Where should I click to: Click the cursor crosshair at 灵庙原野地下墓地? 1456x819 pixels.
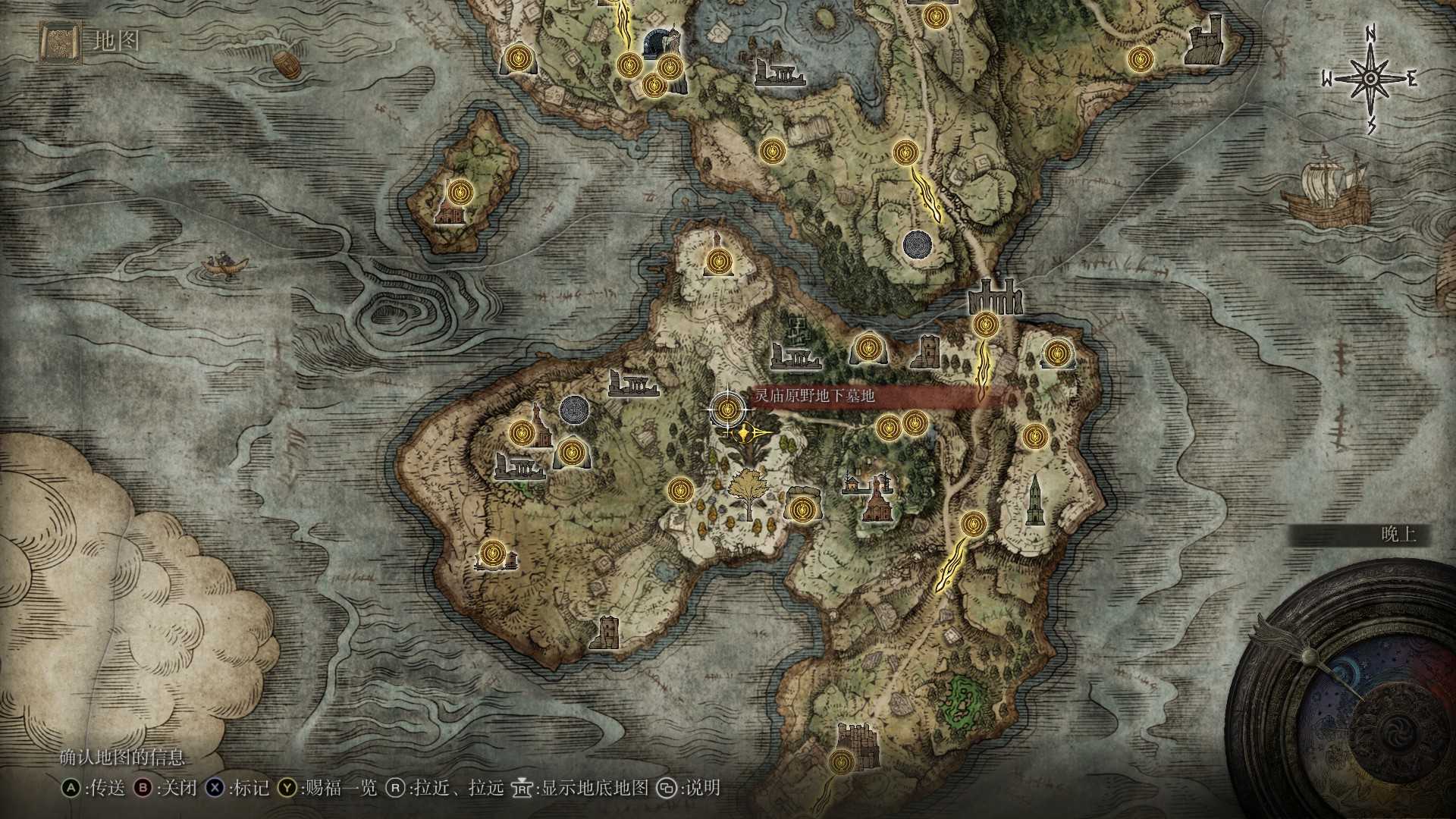pos(726,409)
